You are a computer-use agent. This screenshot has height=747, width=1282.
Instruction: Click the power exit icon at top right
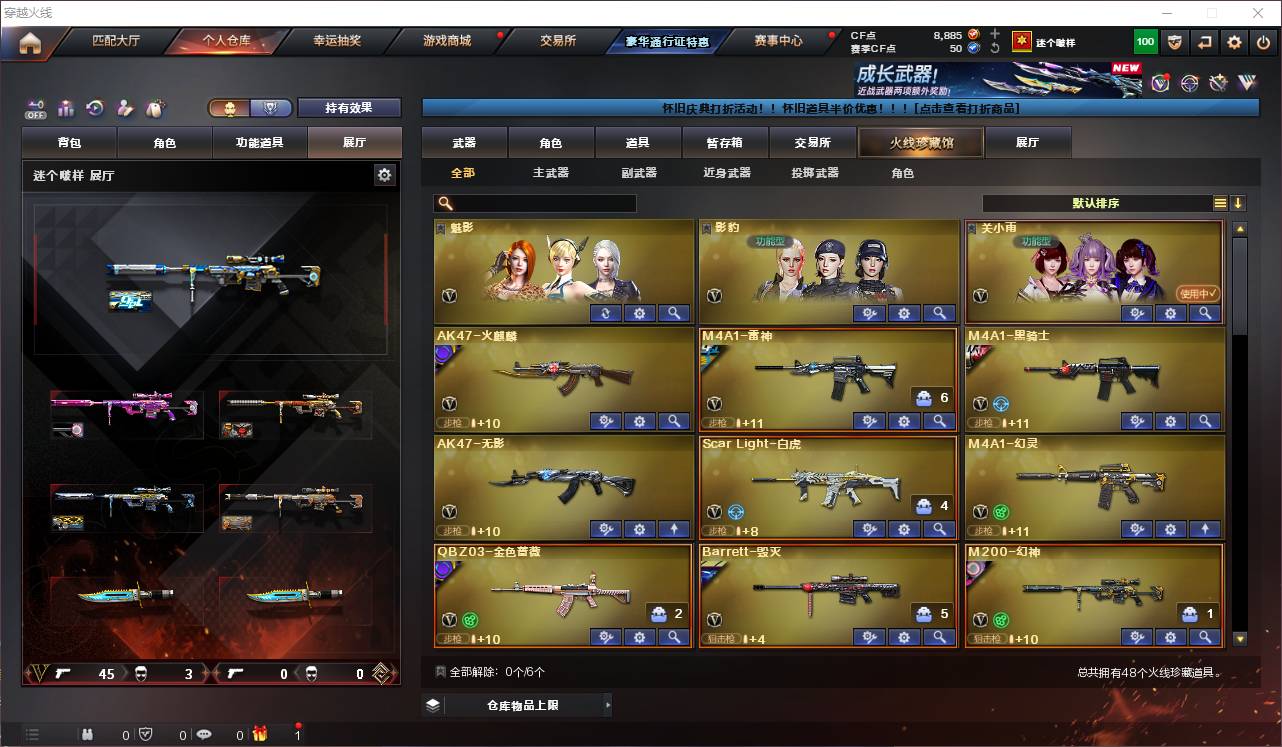[1264, 41]
